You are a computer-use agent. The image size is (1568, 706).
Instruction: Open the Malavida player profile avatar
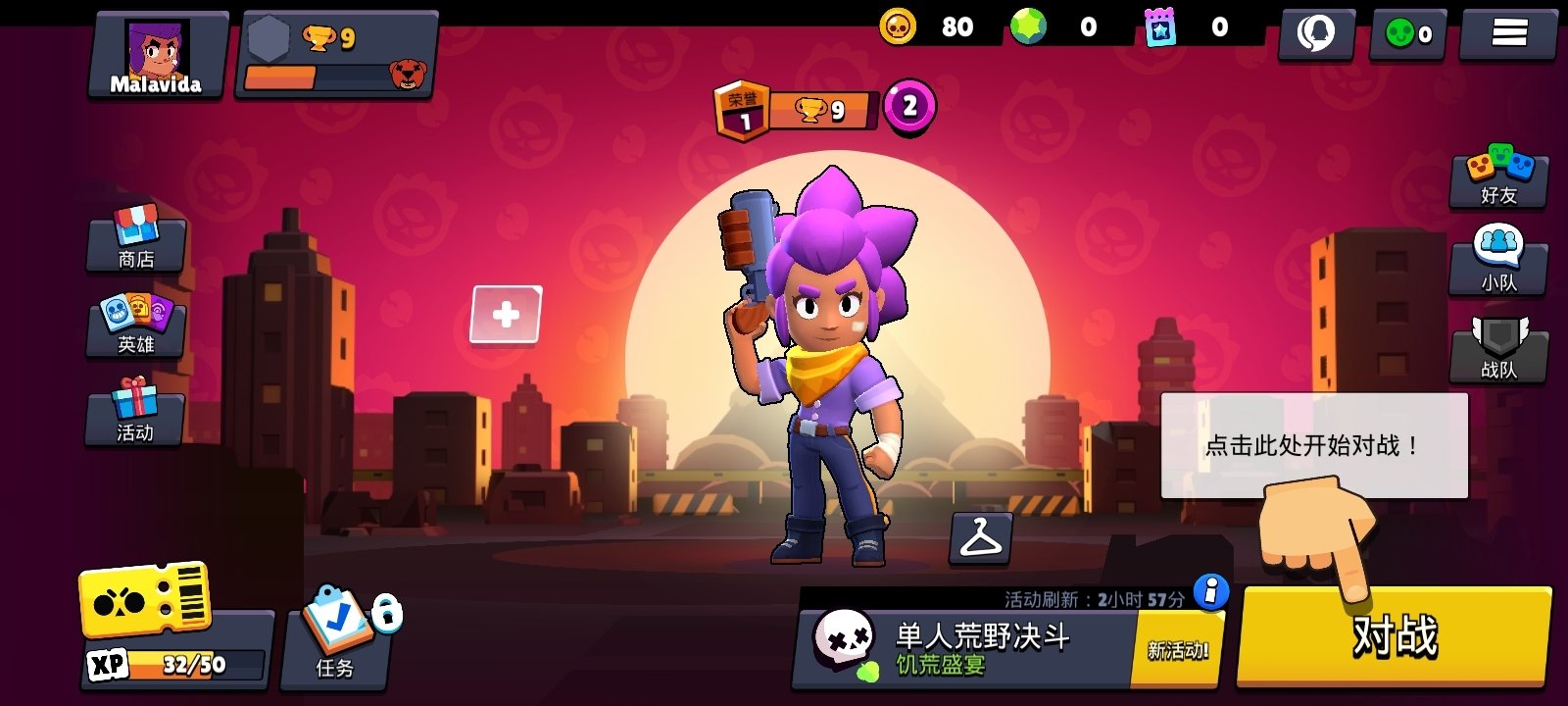pos(157,49)
